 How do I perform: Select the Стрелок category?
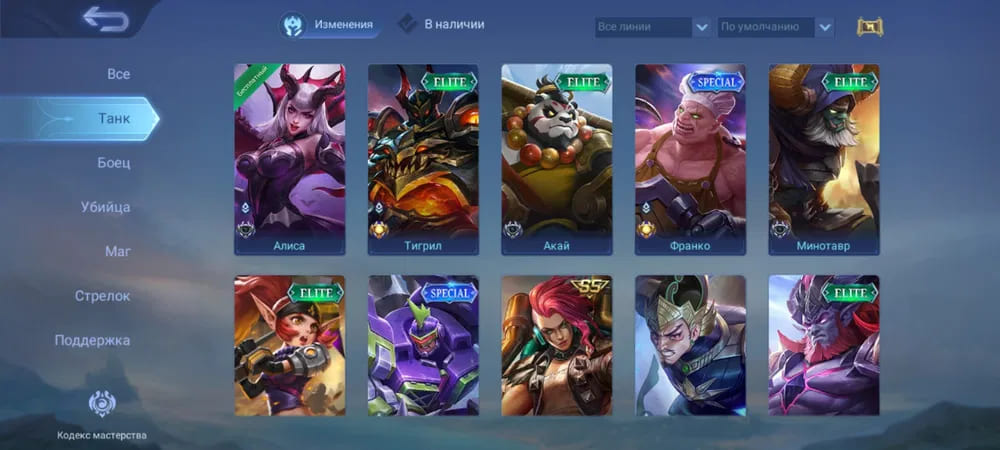[102, 296]
